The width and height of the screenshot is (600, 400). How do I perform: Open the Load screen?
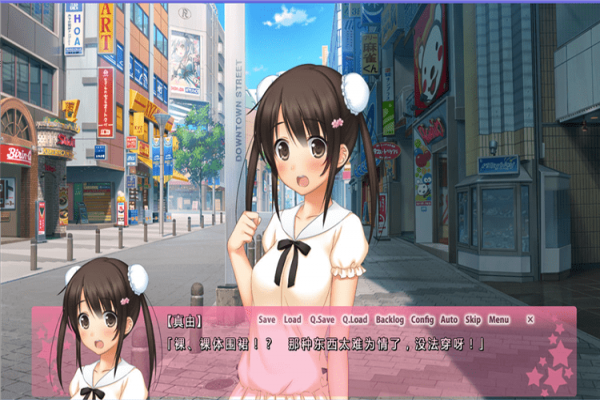pos(292,320)
